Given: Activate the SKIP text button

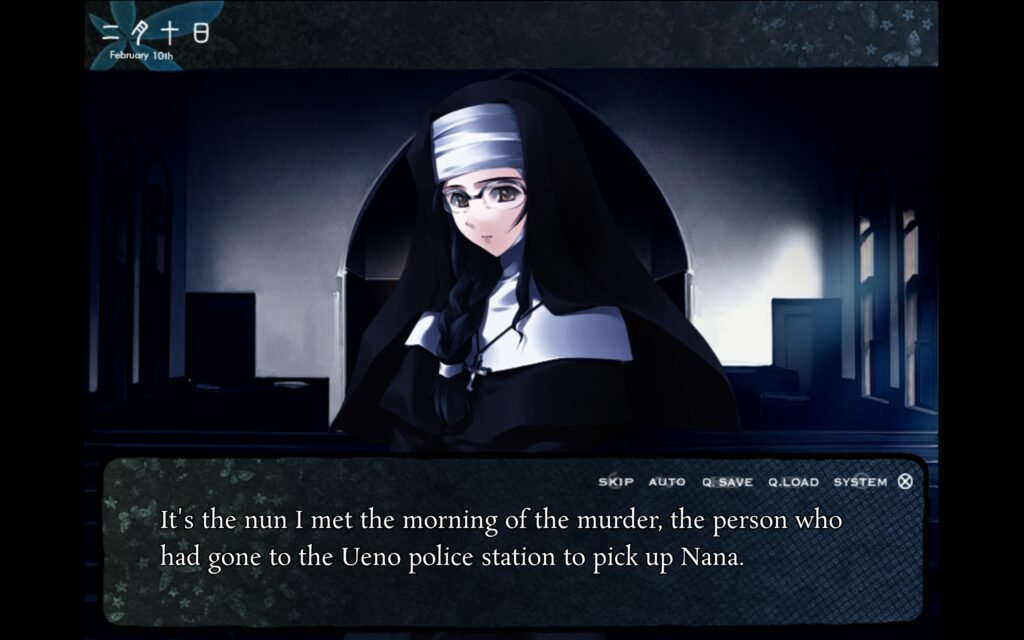Looking at the screenshot, I should coord(615,482).
